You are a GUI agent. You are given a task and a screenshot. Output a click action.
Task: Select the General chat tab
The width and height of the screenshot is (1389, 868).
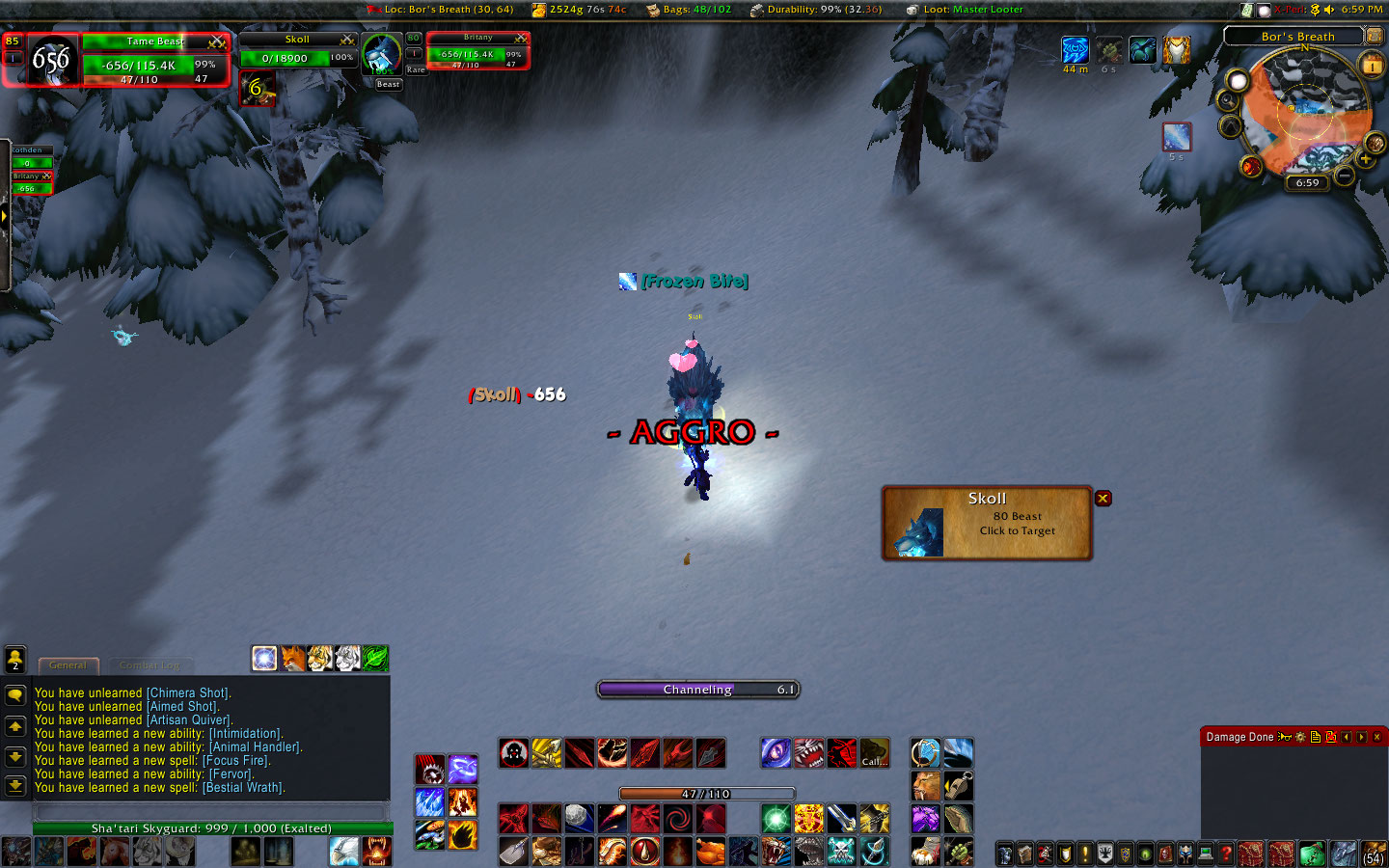pyautogui.click(x=68, y=665)
